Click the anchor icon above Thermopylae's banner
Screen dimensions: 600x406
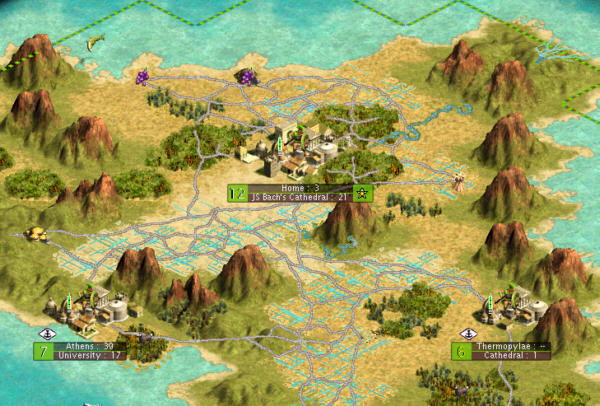click(467, 333)
